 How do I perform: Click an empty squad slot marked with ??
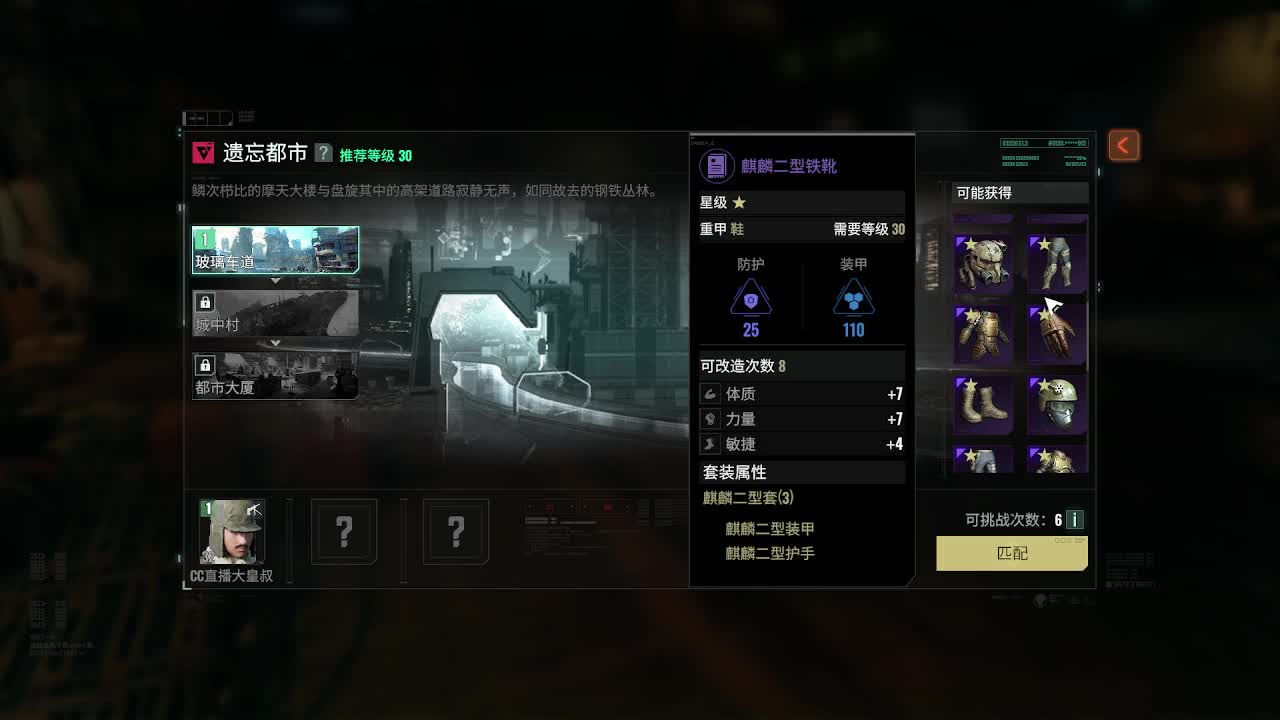tap(344, 533)
